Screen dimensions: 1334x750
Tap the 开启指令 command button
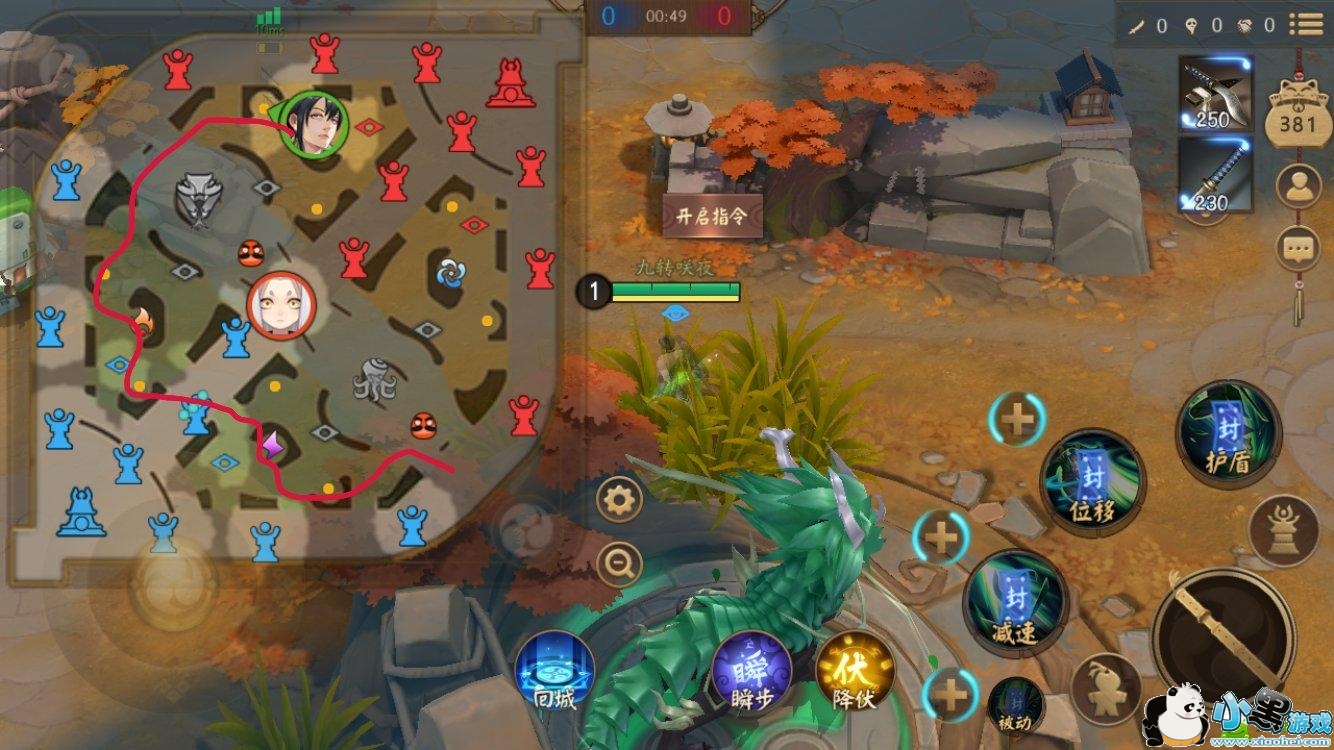click(713, 215)
